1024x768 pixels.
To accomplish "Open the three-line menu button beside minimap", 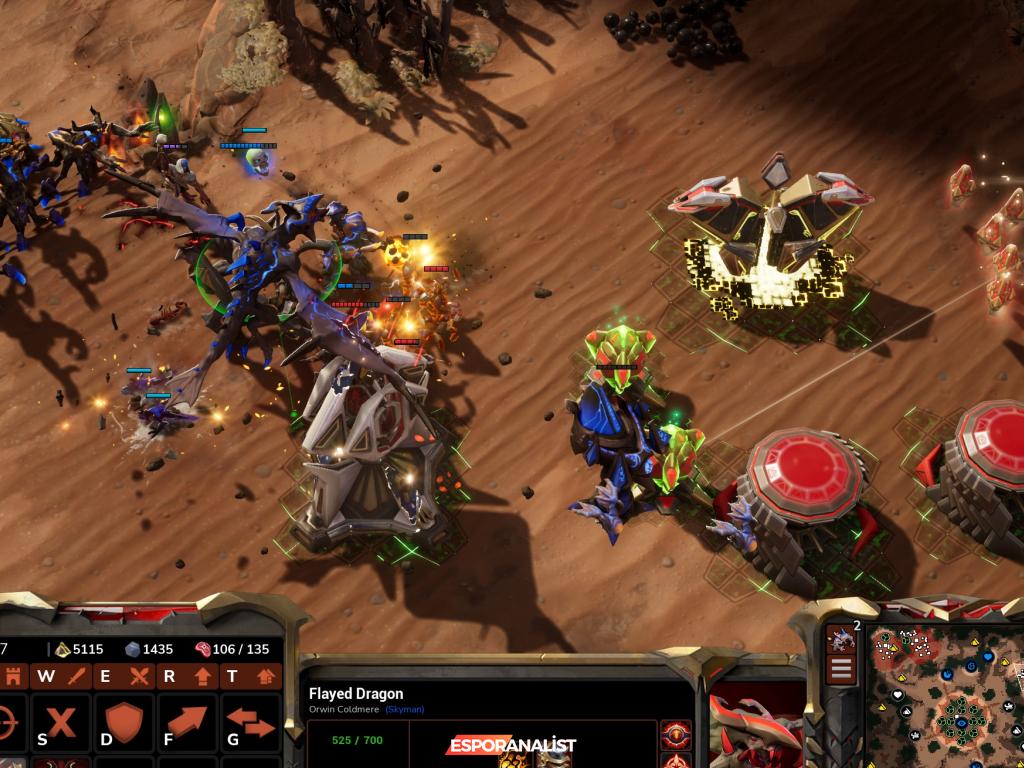I will pos(841,670).
